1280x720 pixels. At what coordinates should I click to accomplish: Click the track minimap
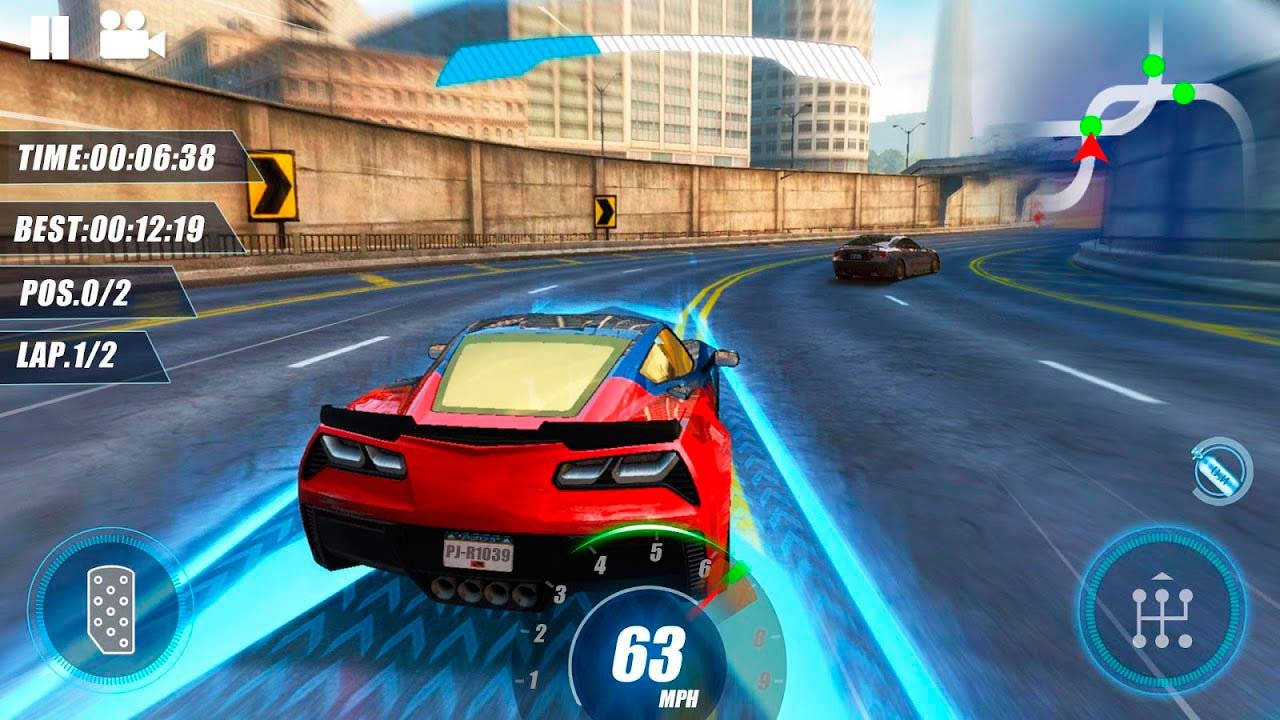coord(1150,120)
